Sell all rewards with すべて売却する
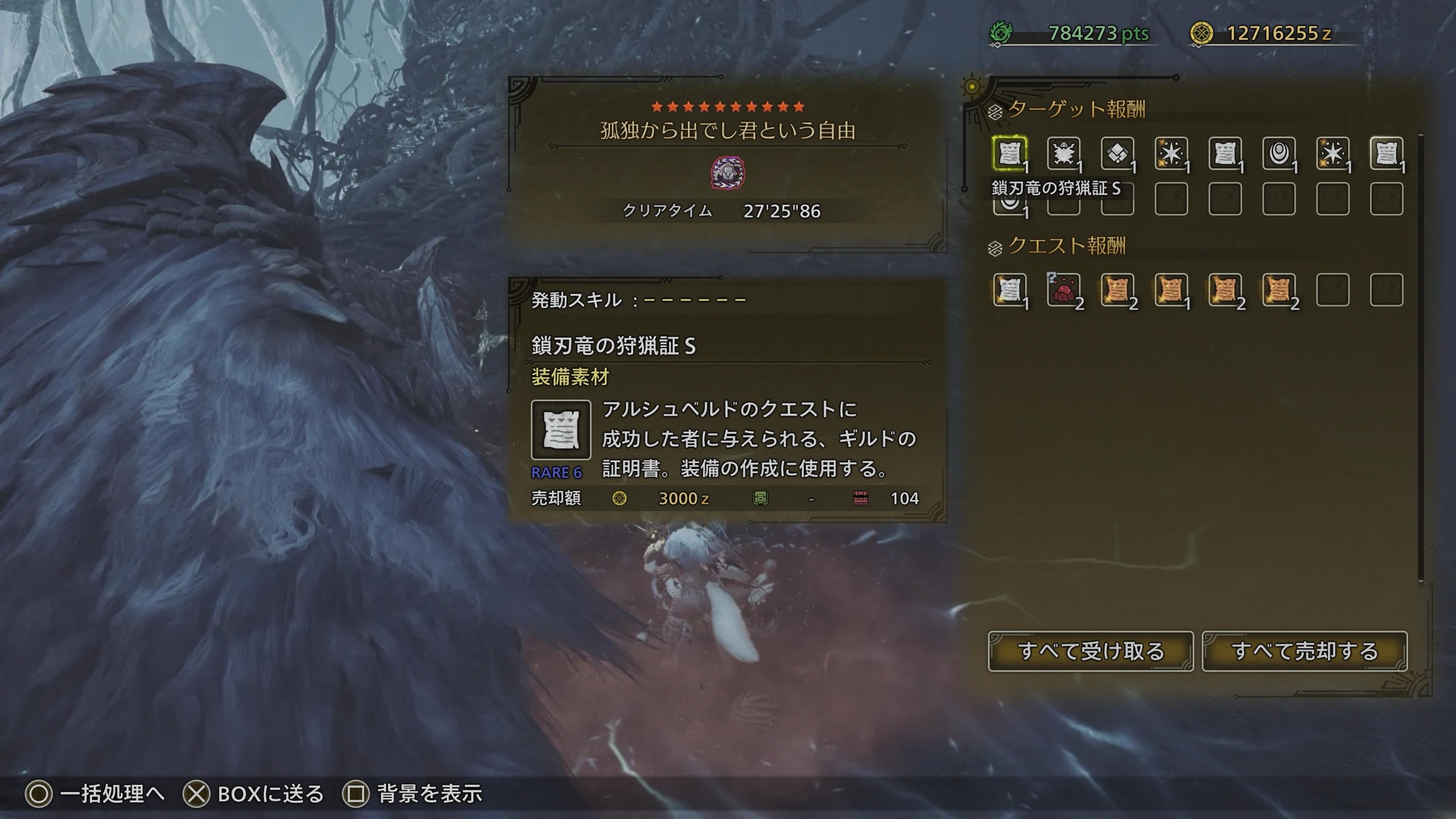Image resolution: width=1456 pixels, height=819 pixels. coord(1305,651)
